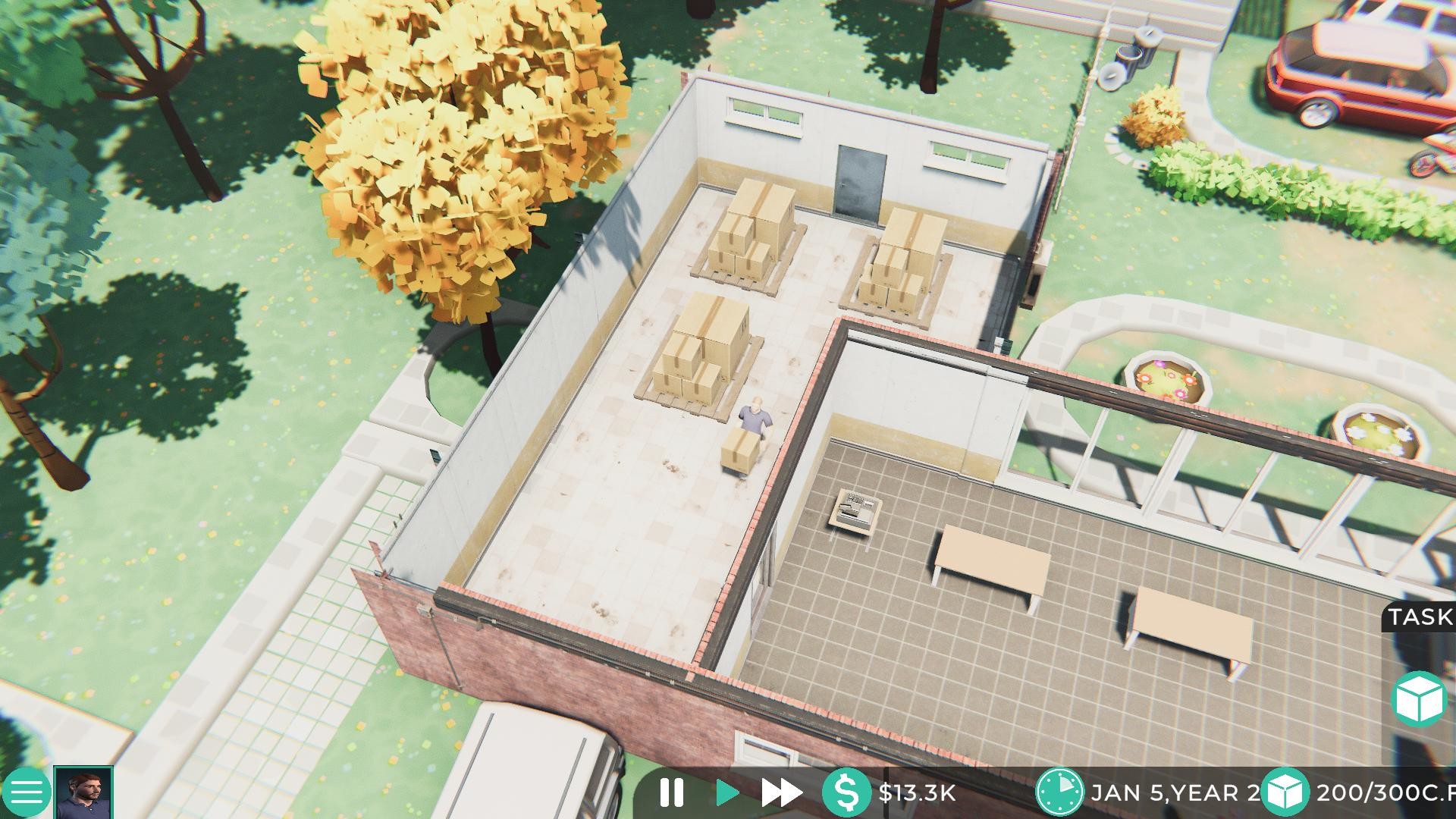This screenshot has height=819, width=1456.
Task: Toggle normal game speed
Action: (x=726, y=793)
